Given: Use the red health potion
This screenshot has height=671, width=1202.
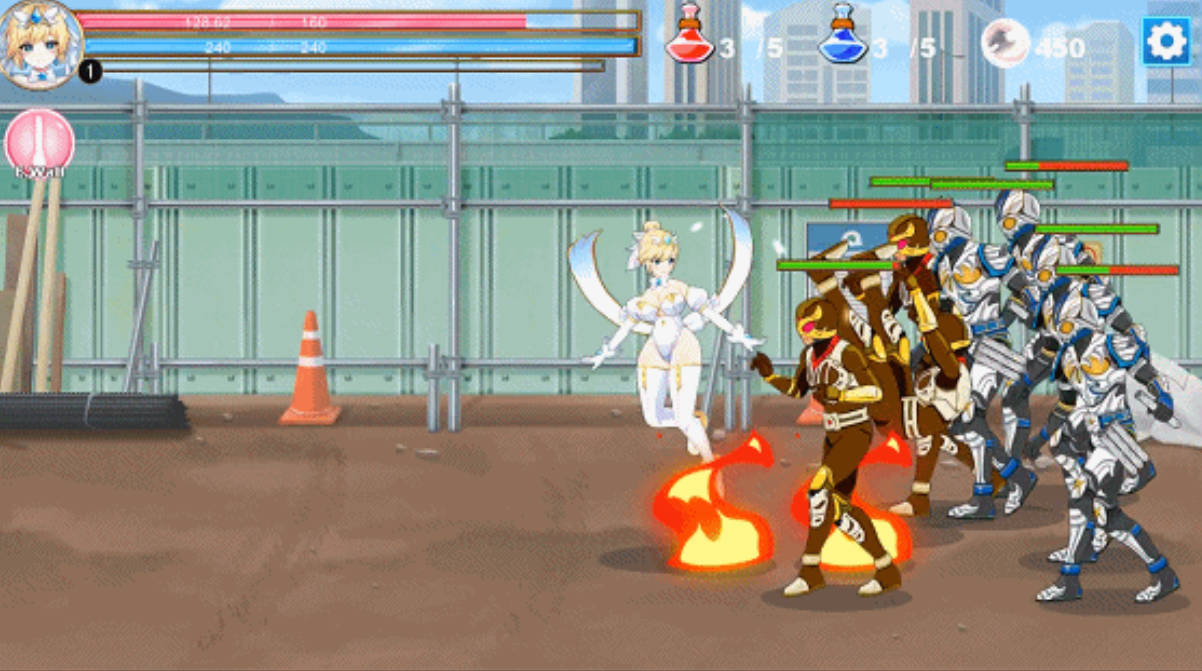Looking at the screenshot, I should [689, 35].
